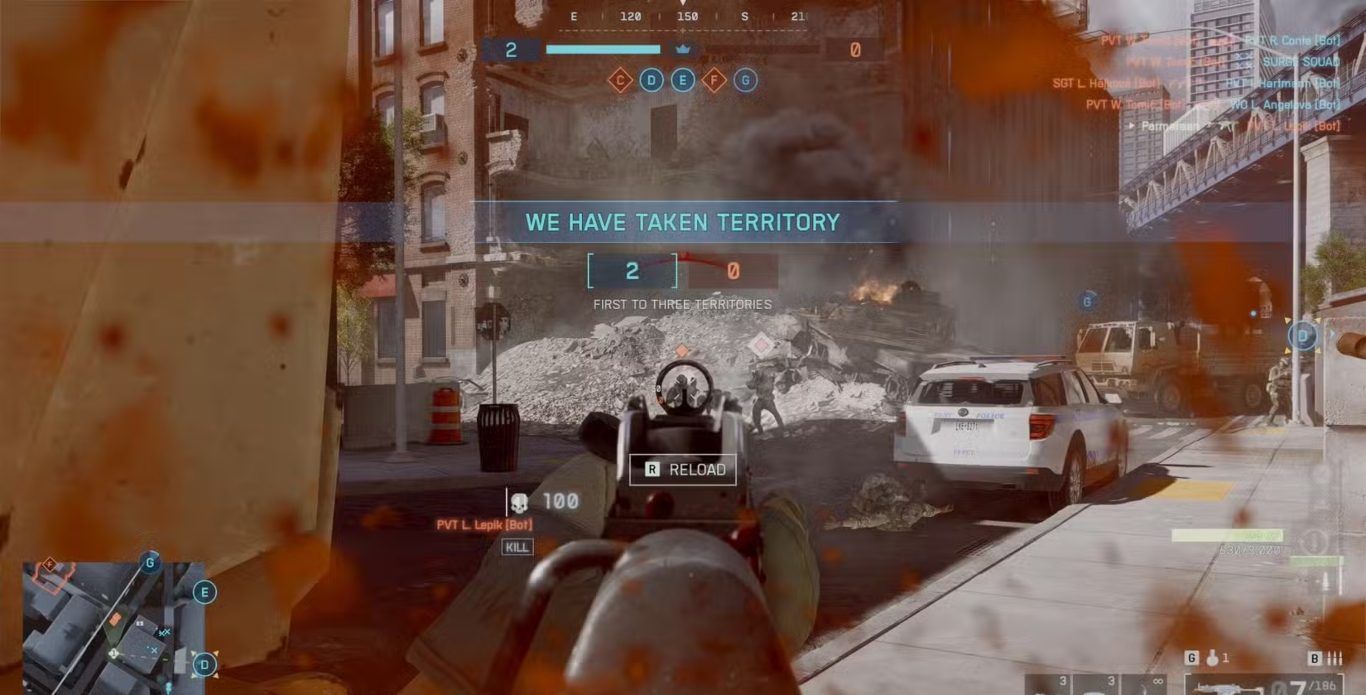Viewport: 1366px width, 695px height.
Task: Click the in-world objective G marker above the truck
Action: coord(1088,300)
